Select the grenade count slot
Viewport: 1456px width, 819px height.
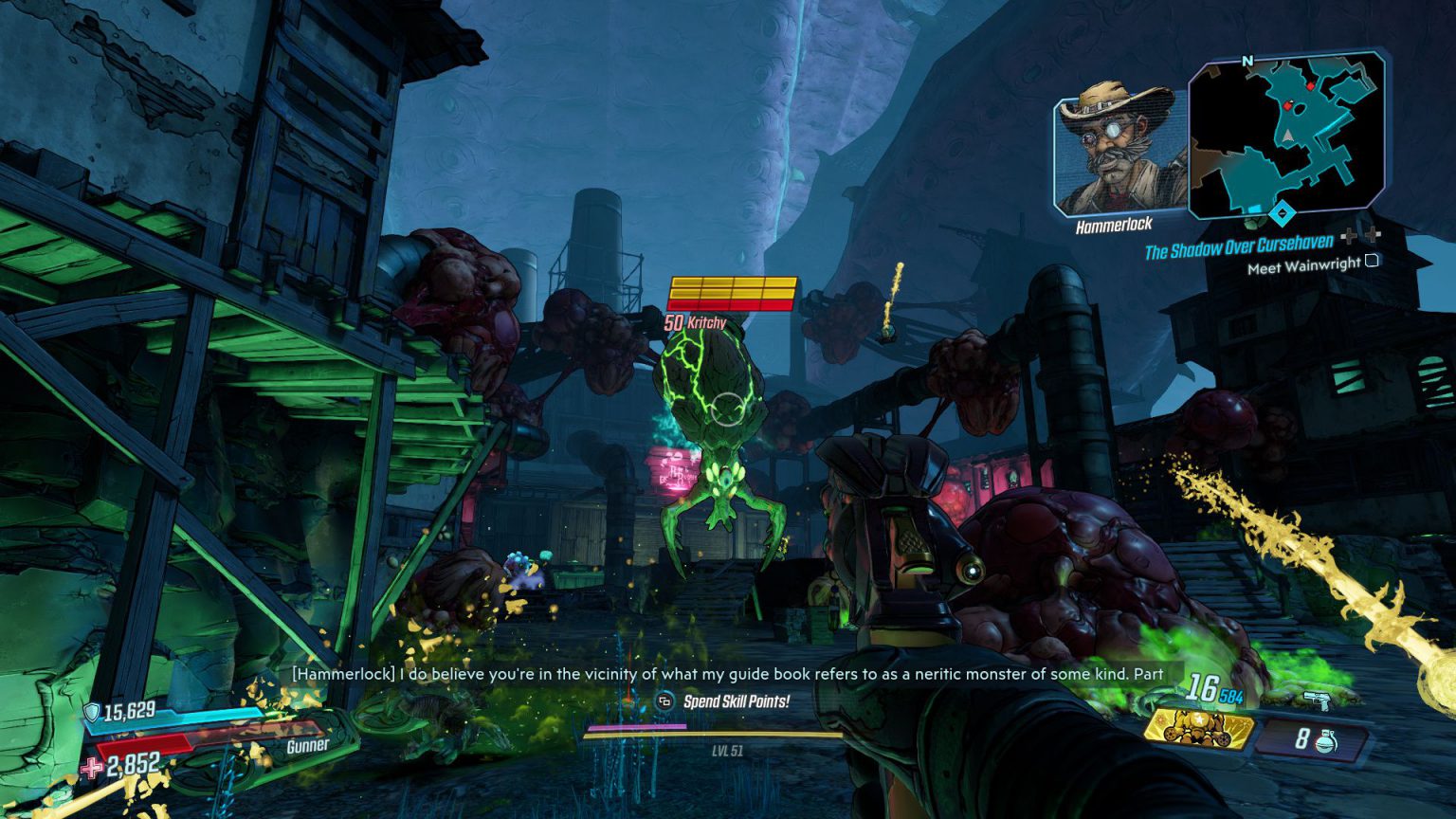(x=1314, y=738)
